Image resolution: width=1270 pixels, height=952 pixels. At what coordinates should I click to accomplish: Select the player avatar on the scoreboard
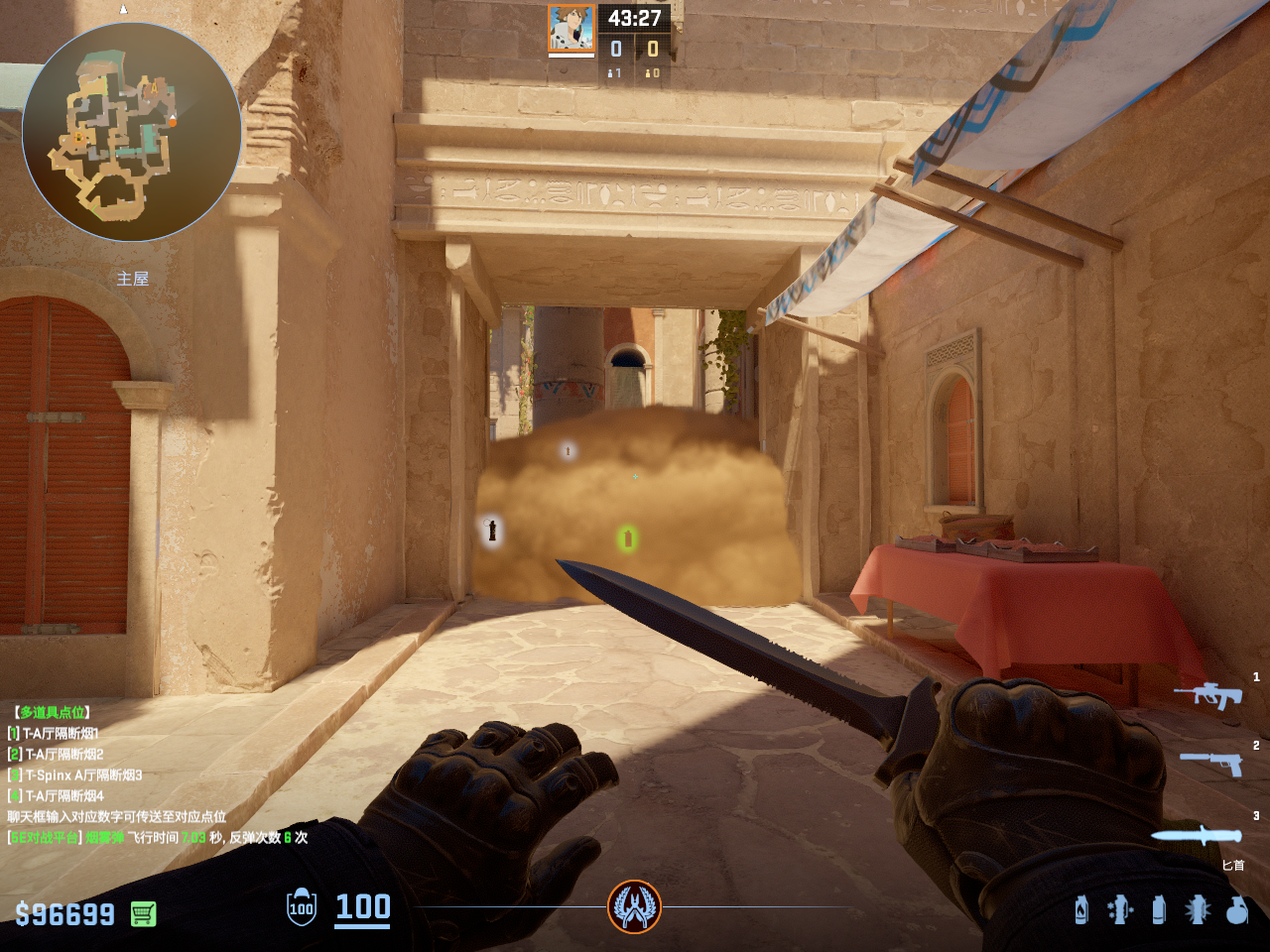click(571, 28)
